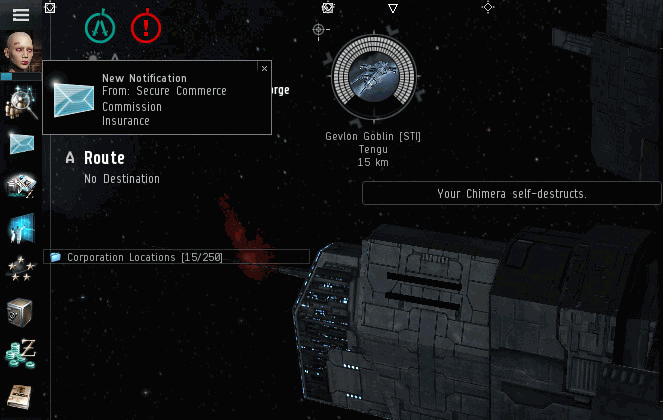Open the journal book icon
Image resolution: width=663 pixels, height=420 pixels.
pyautogui.click(x=21, y=395)
